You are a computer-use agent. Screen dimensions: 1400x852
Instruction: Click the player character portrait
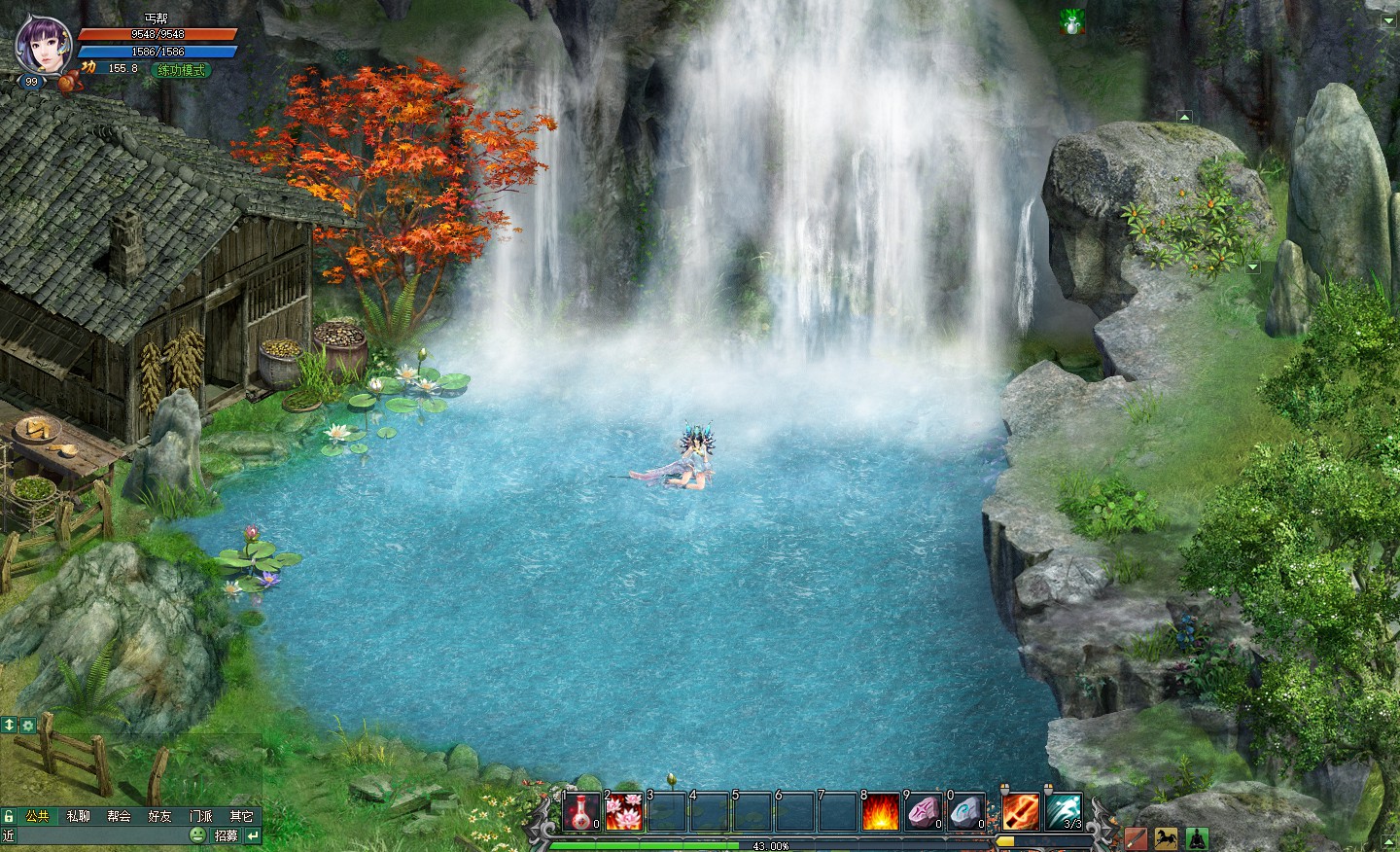(x=38, y=44)
